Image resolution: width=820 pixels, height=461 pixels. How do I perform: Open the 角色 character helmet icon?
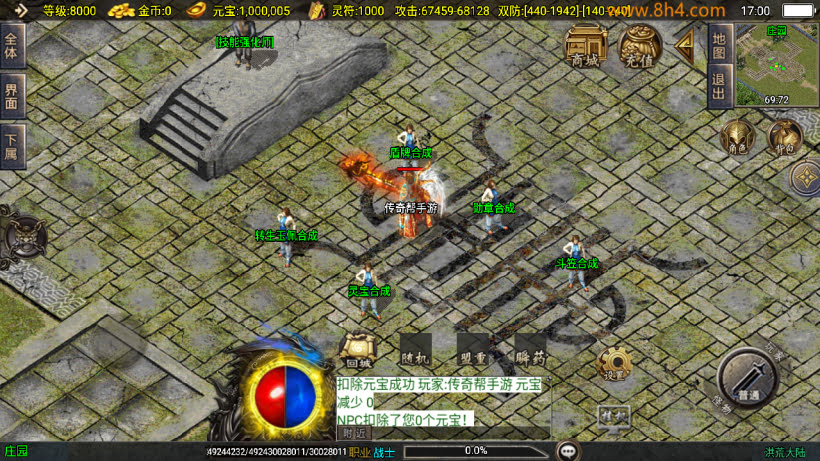click(x=737, y=137)
